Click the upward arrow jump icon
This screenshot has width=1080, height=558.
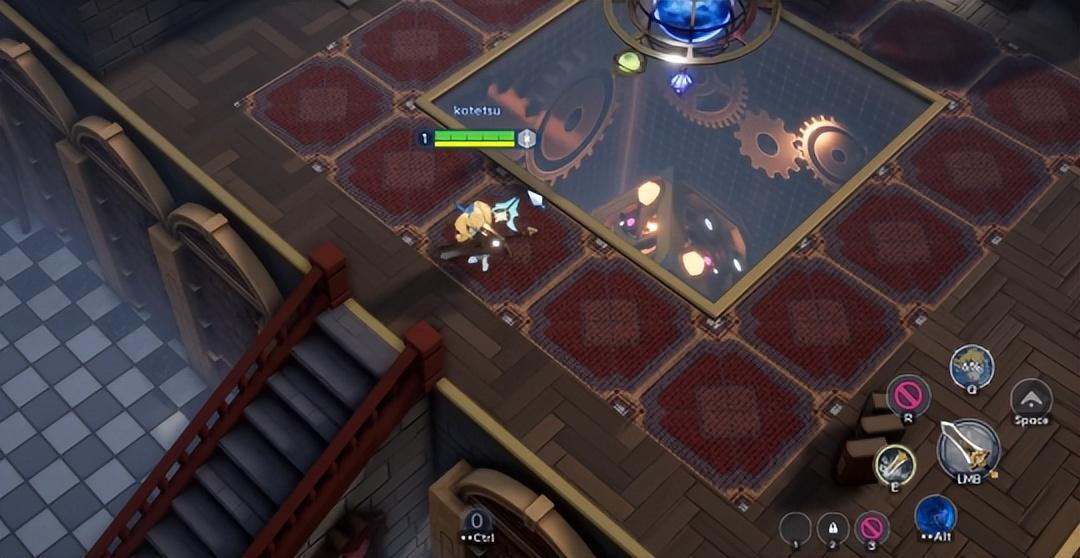coord(1031,398)
